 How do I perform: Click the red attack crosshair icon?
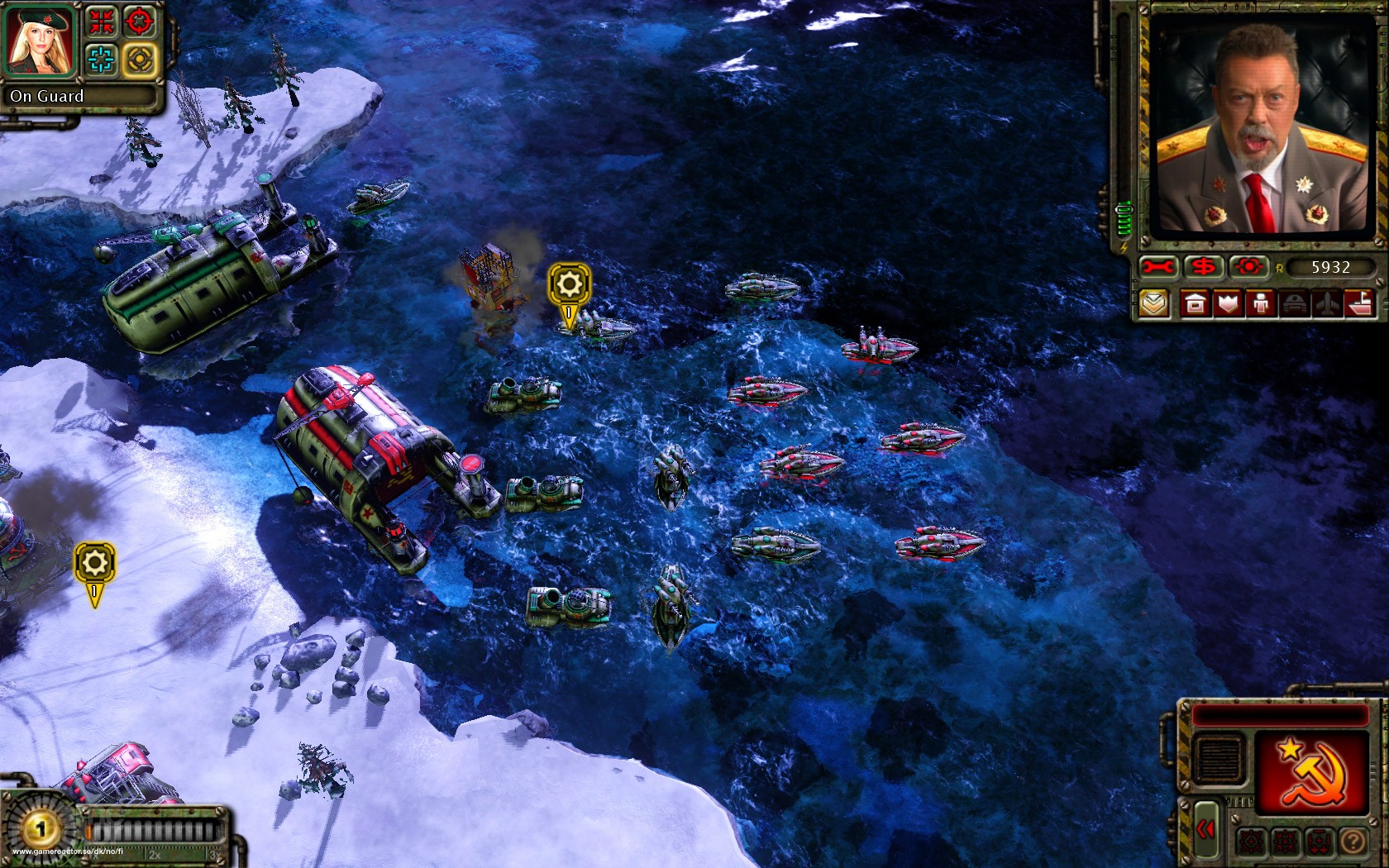[137, 21]
